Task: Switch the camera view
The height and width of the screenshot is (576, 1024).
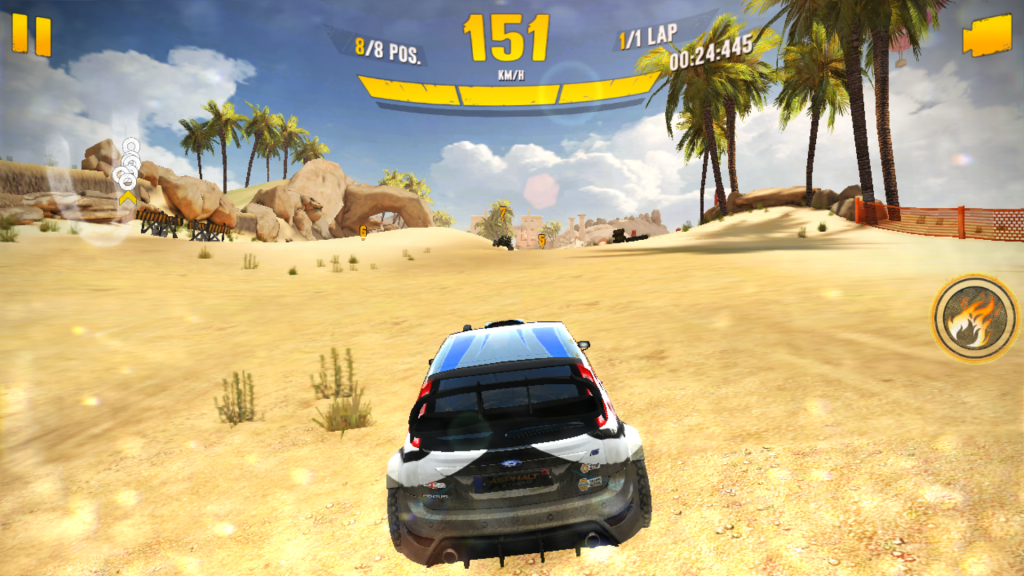Action: pos(986,38)
